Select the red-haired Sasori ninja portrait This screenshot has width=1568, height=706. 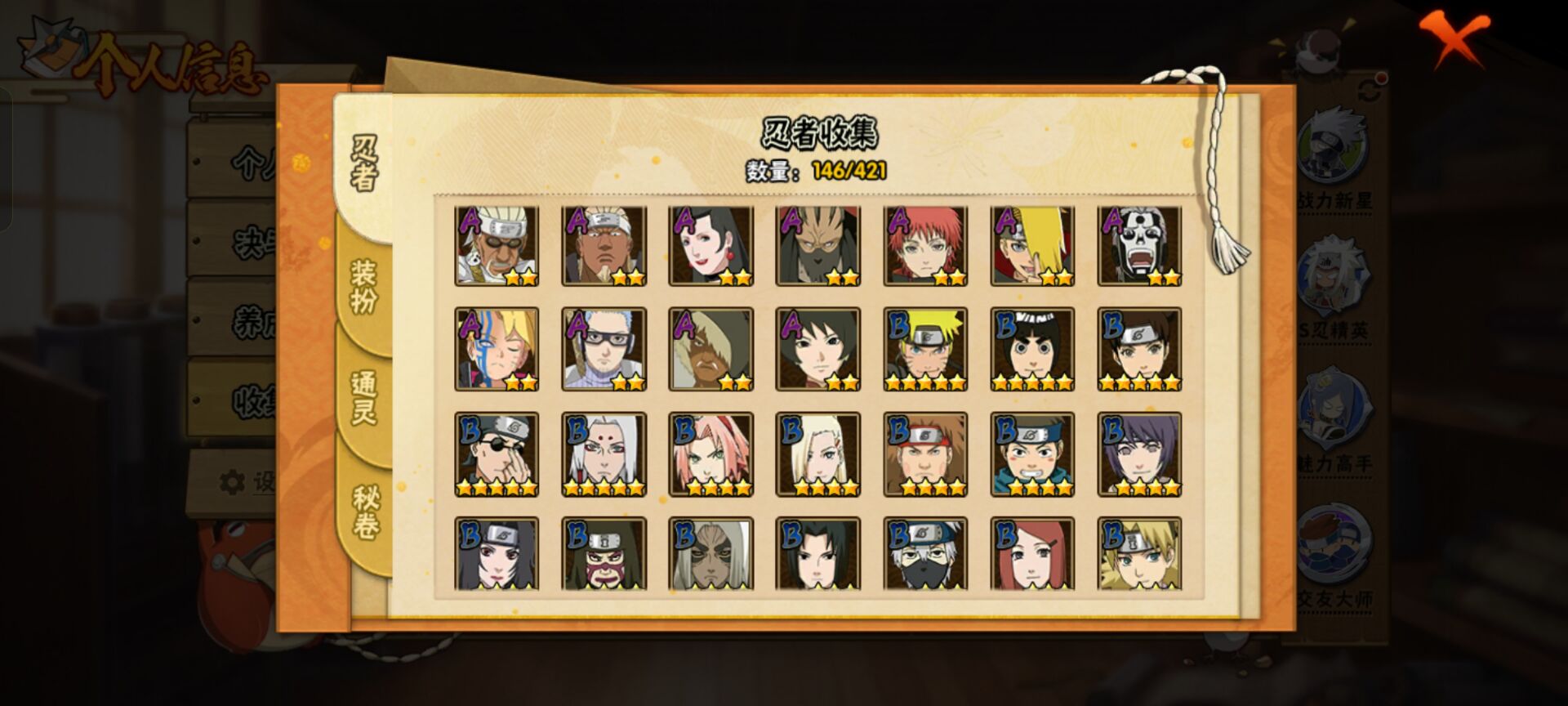[x=925, y=245]
